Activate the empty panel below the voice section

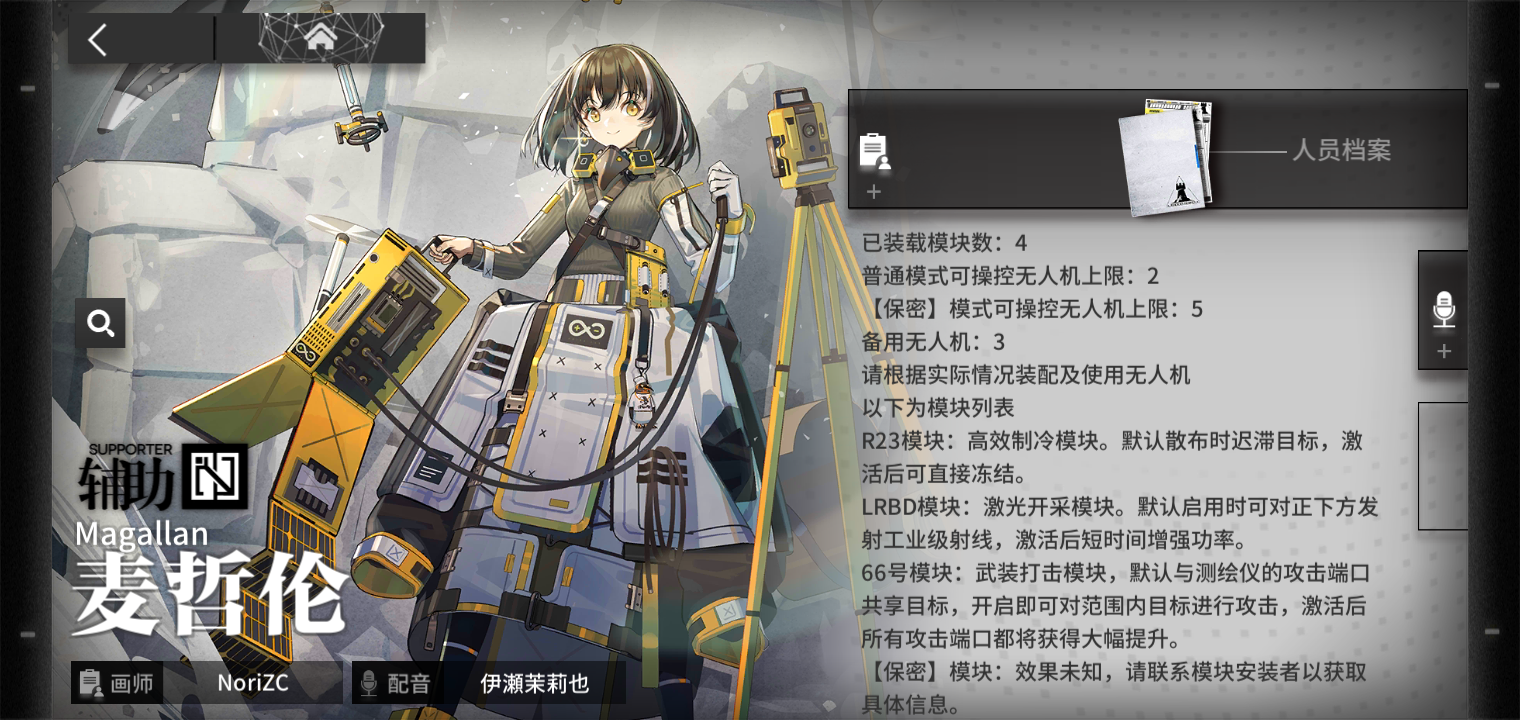pyautogui.click(x=1444, y=465)
